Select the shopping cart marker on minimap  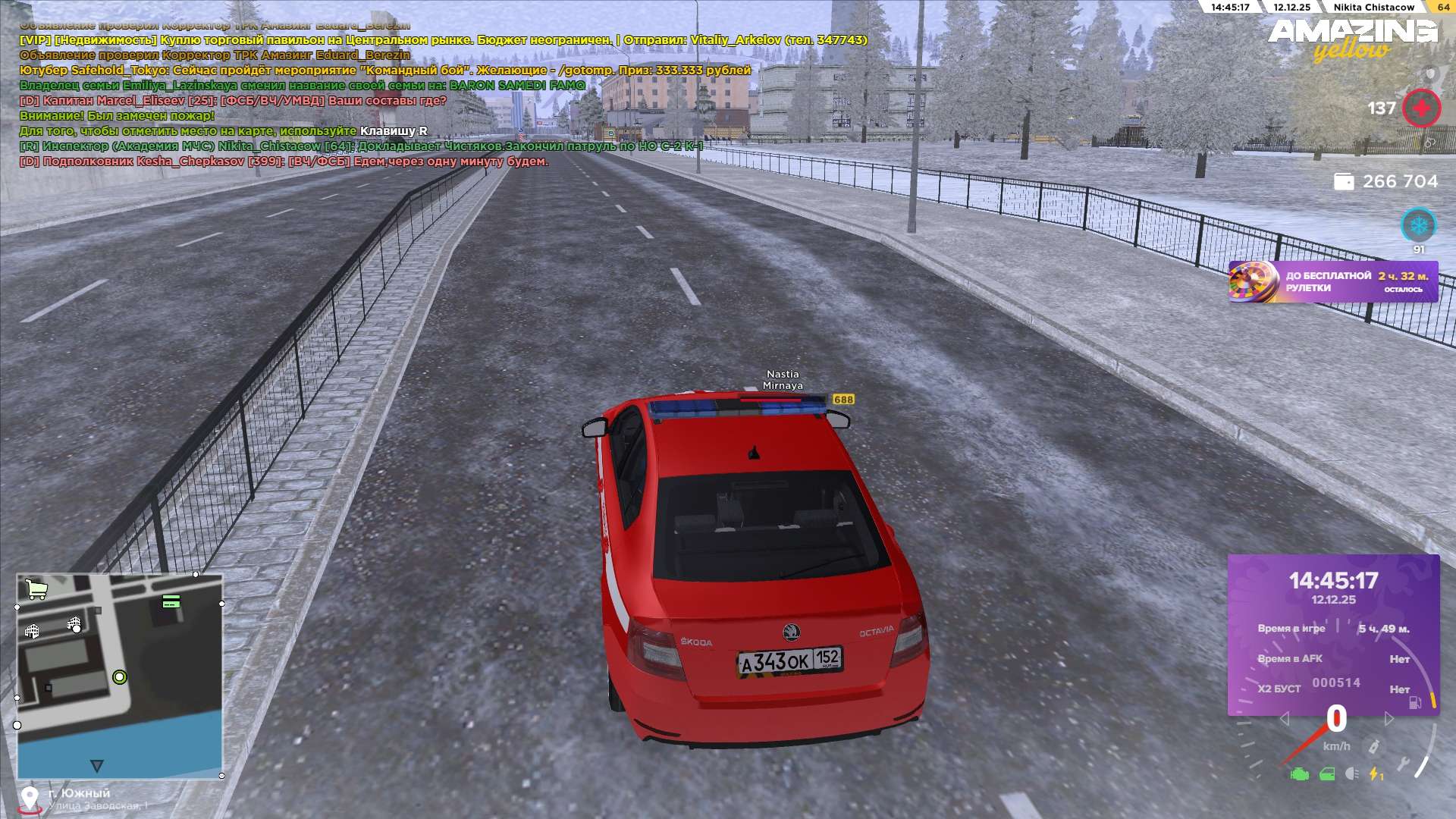click(36, 588)
